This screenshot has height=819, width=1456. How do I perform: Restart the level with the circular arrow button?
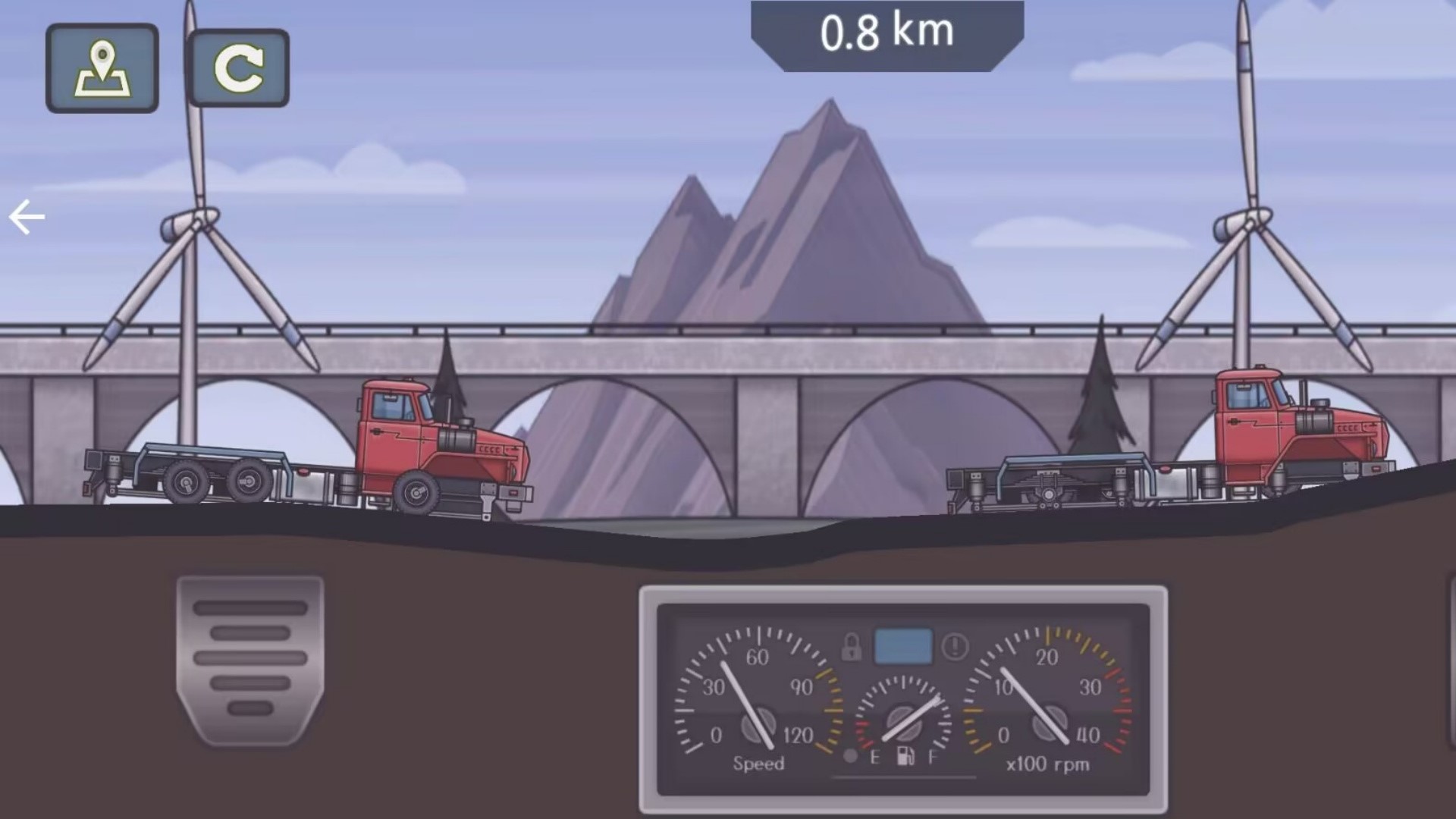coord(238,68)
